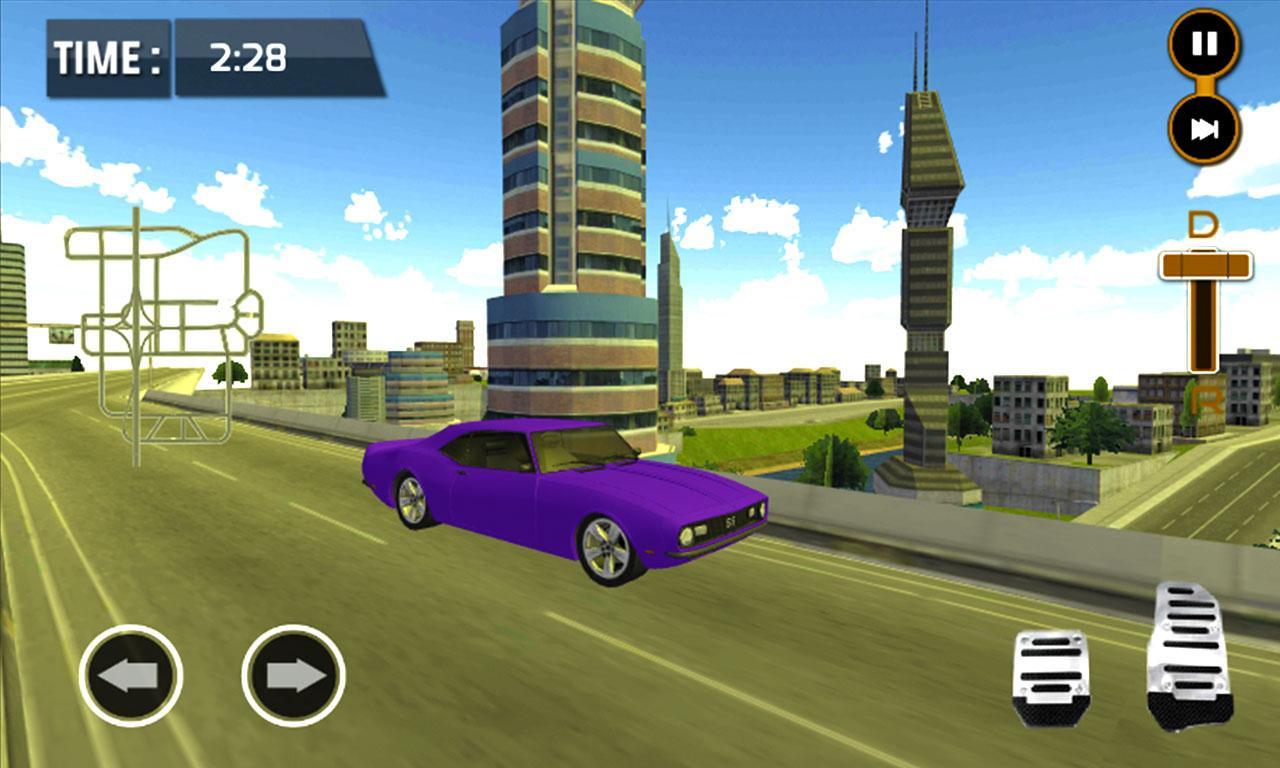Pause the game with the pause button
The image size is (1280, 768).
coord(1204,44)
